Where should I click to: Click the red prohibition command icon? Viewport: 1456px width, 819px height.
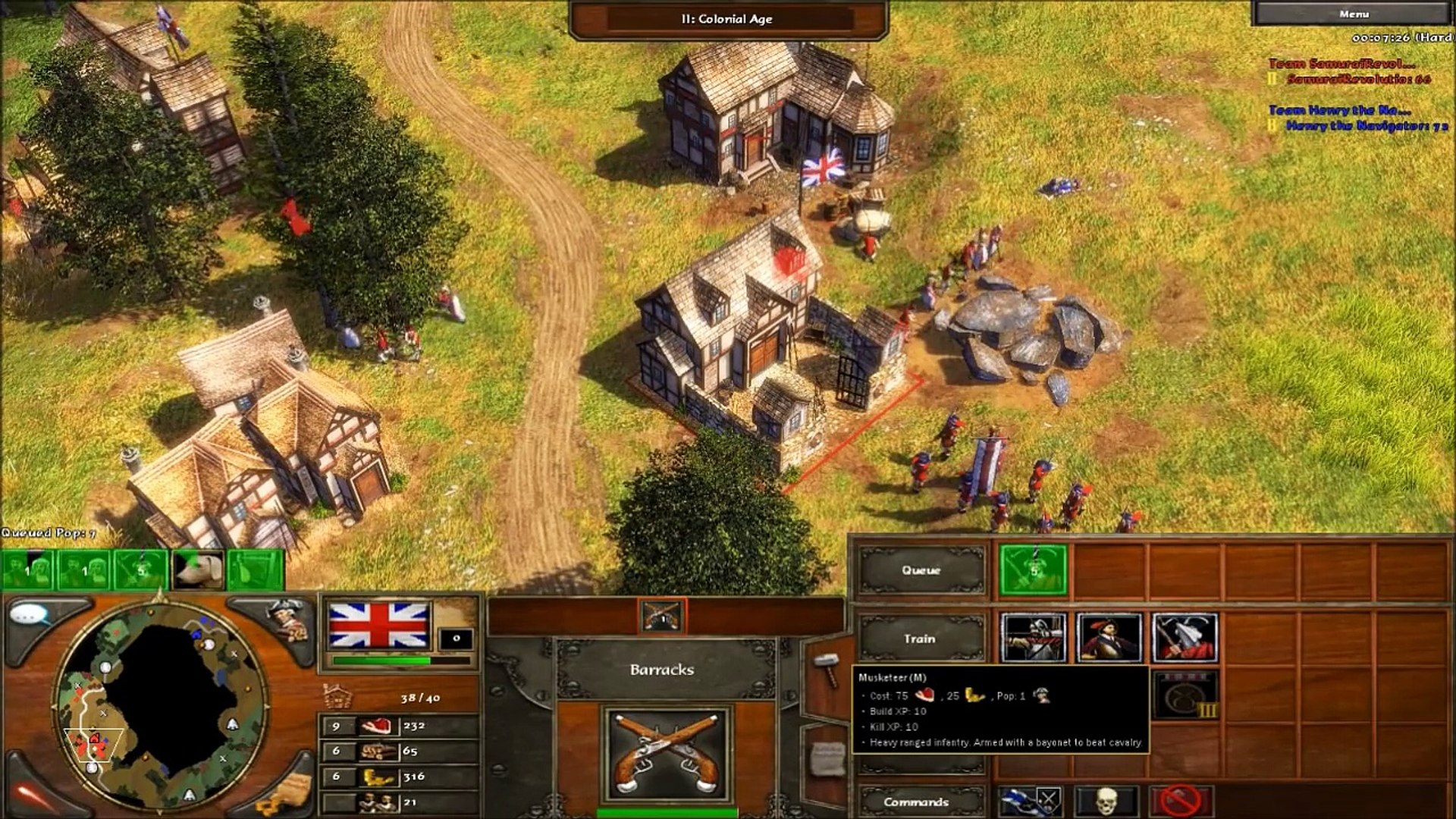click(1181, 801)
